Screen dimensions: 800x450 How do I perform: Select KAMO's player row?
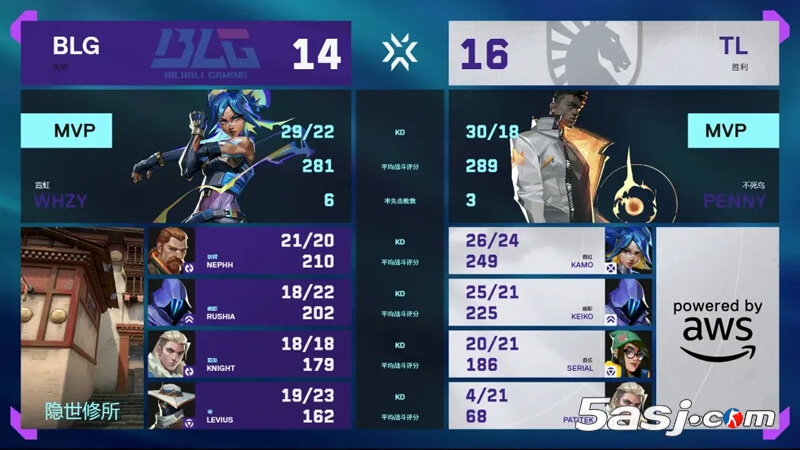pos(550,251)
